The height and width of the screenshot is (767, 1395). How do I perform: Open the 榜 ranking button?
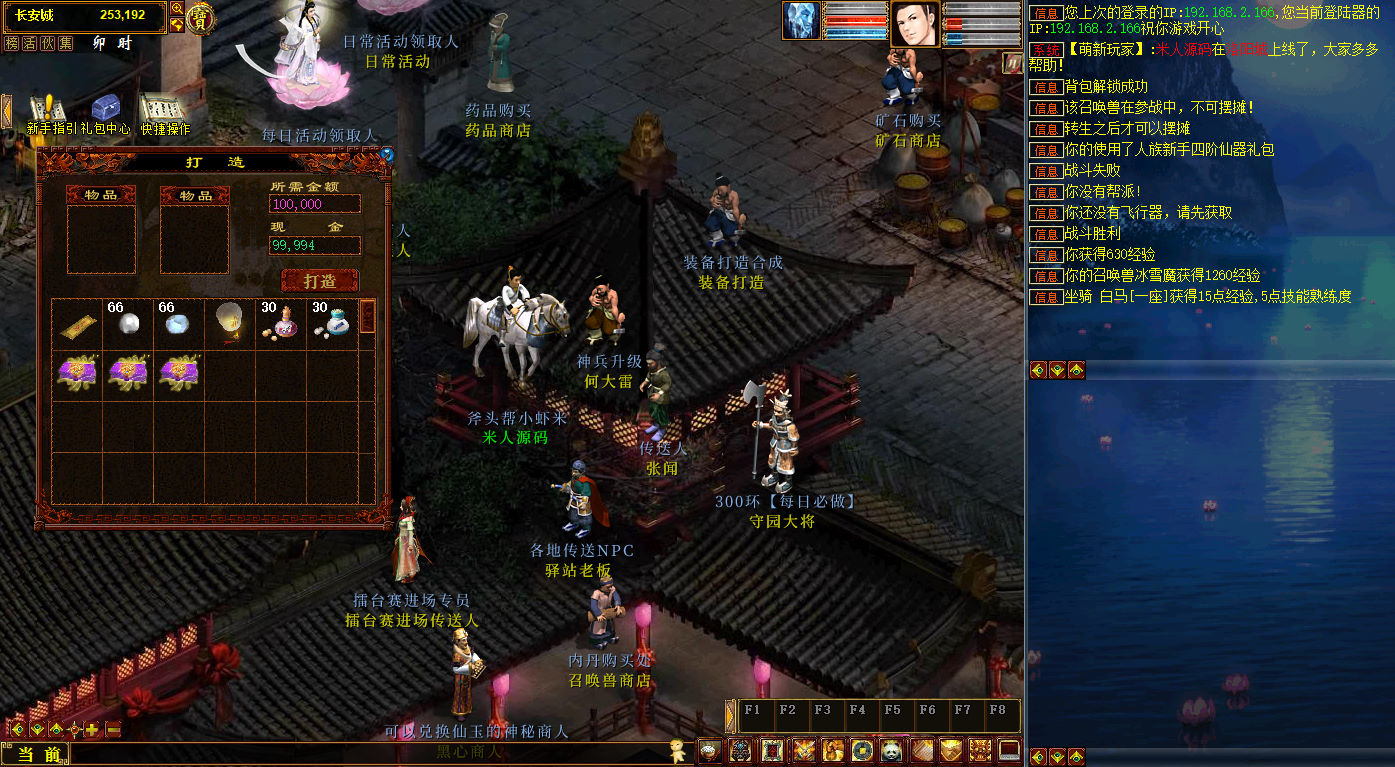pos(12,43)
